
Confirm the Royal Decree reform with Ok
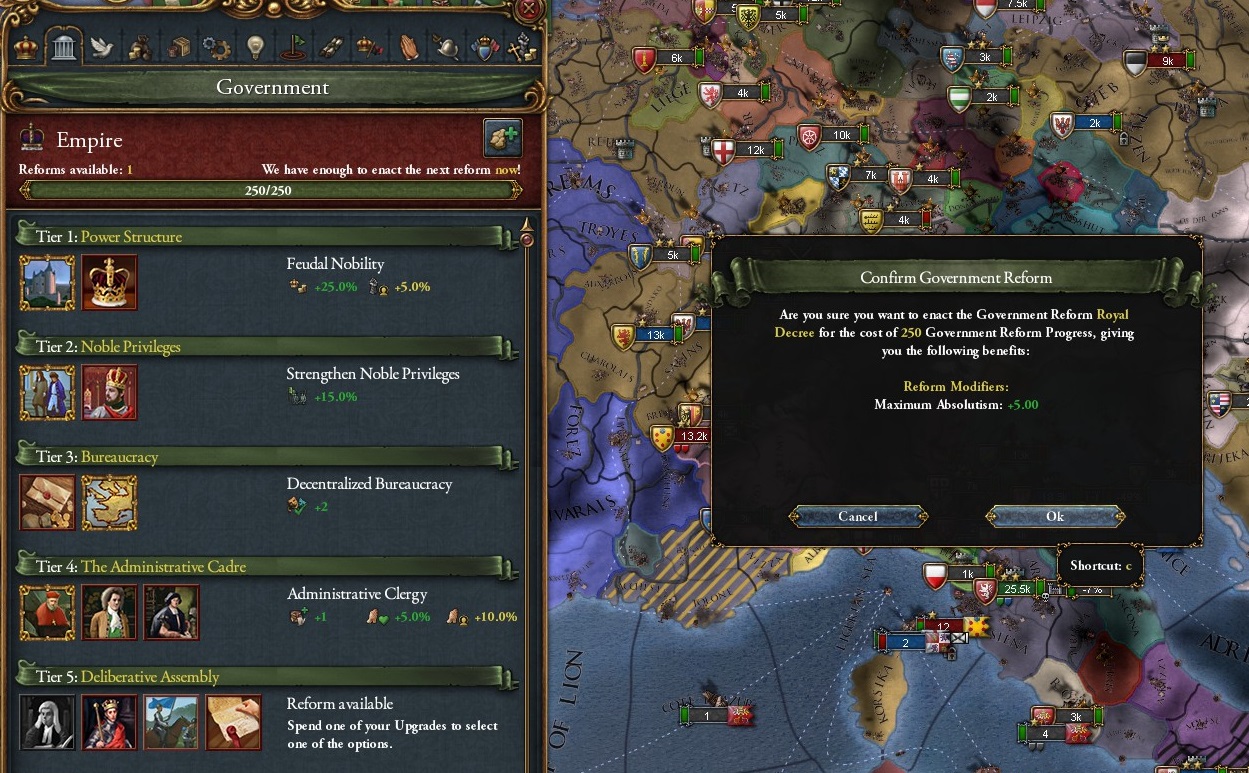pyautogui.click(x=1055, y=516)
